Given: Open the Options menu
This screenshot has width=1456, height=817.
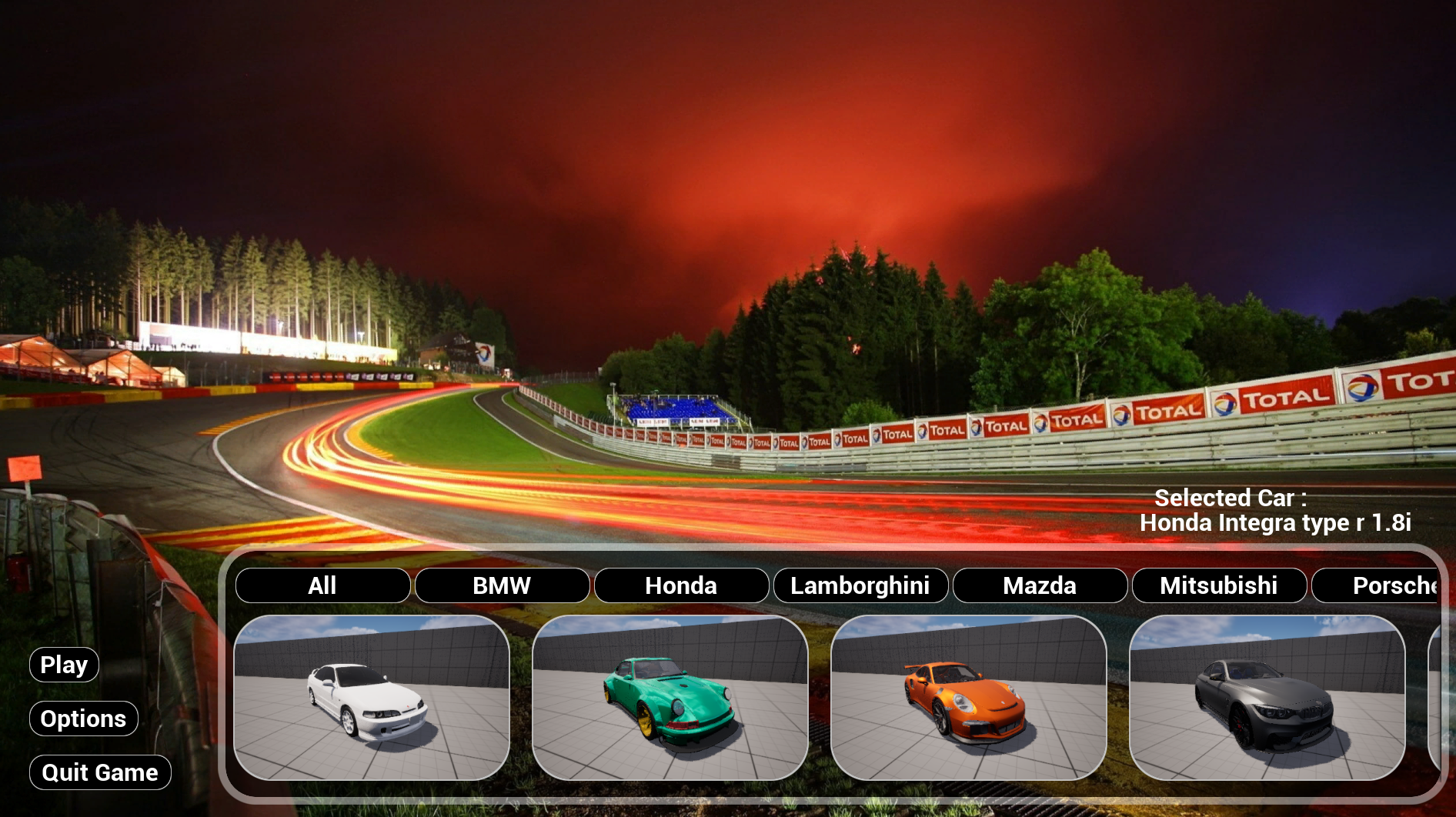Looking at the screenshot, I should (83, 719).
